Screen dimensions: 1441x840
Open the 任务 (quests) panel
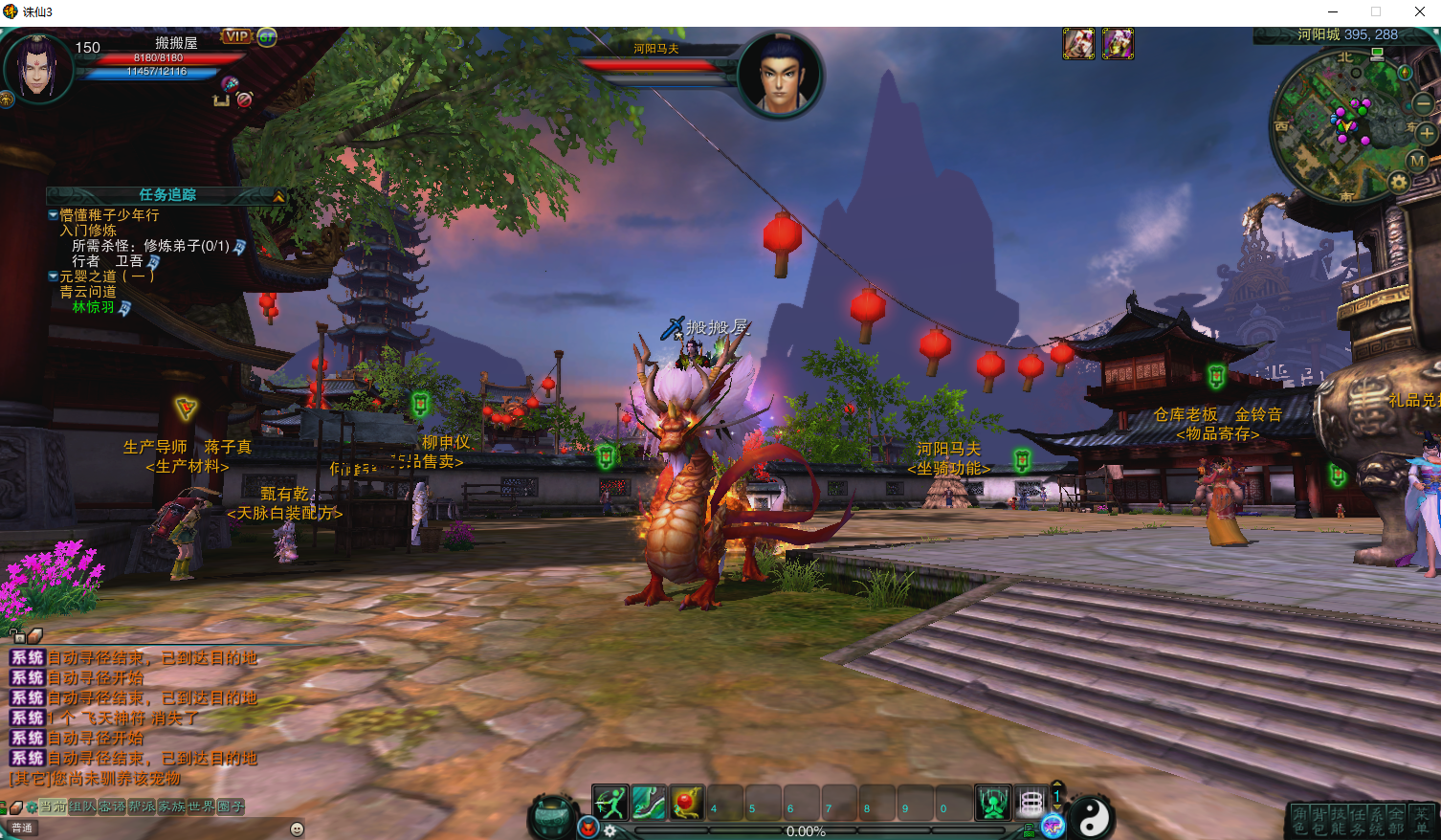coord(1358,821)
